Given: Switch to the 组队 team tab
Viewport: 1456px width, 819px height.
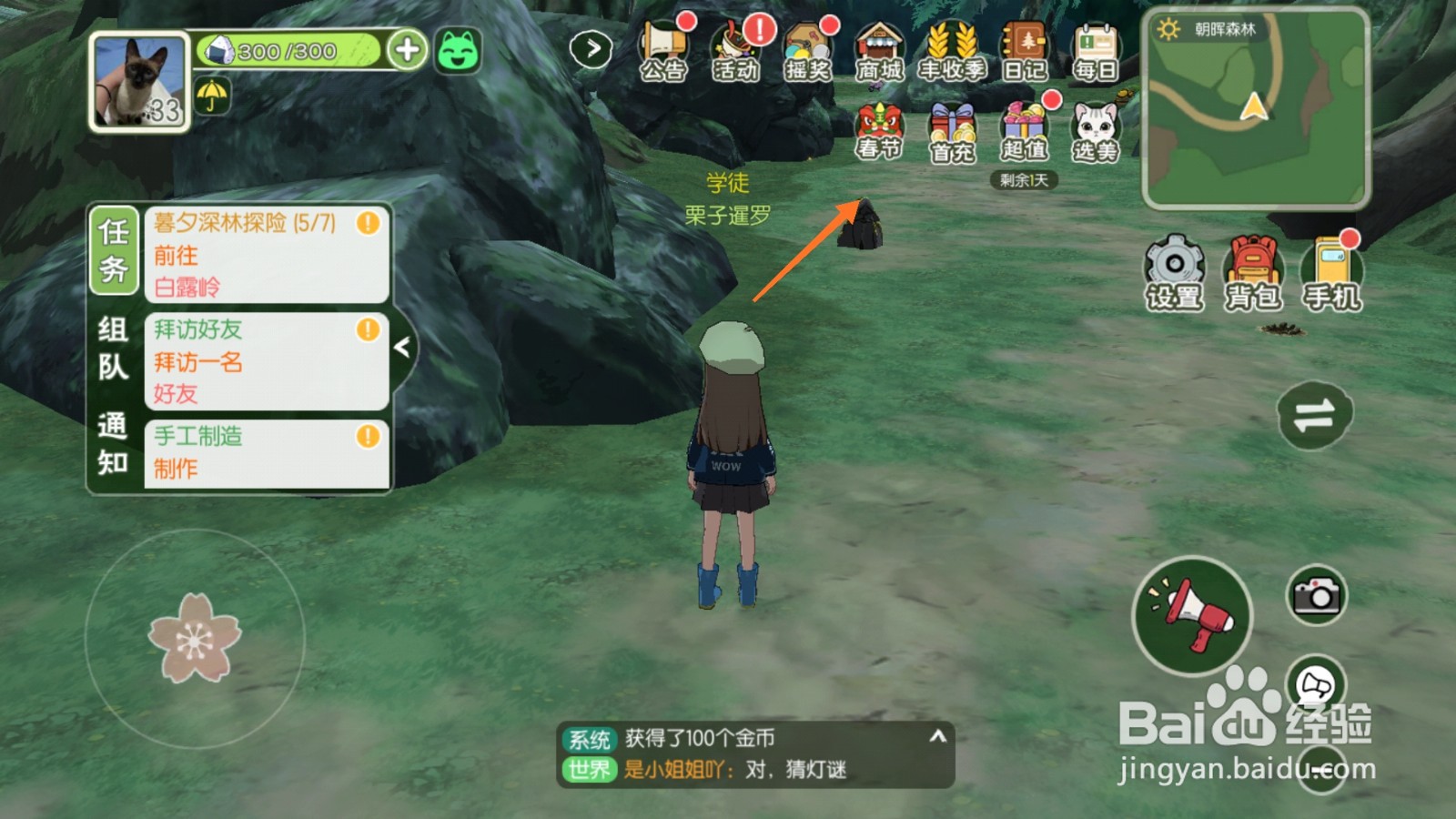Looking at the screenshot, I should pos(113,348).
